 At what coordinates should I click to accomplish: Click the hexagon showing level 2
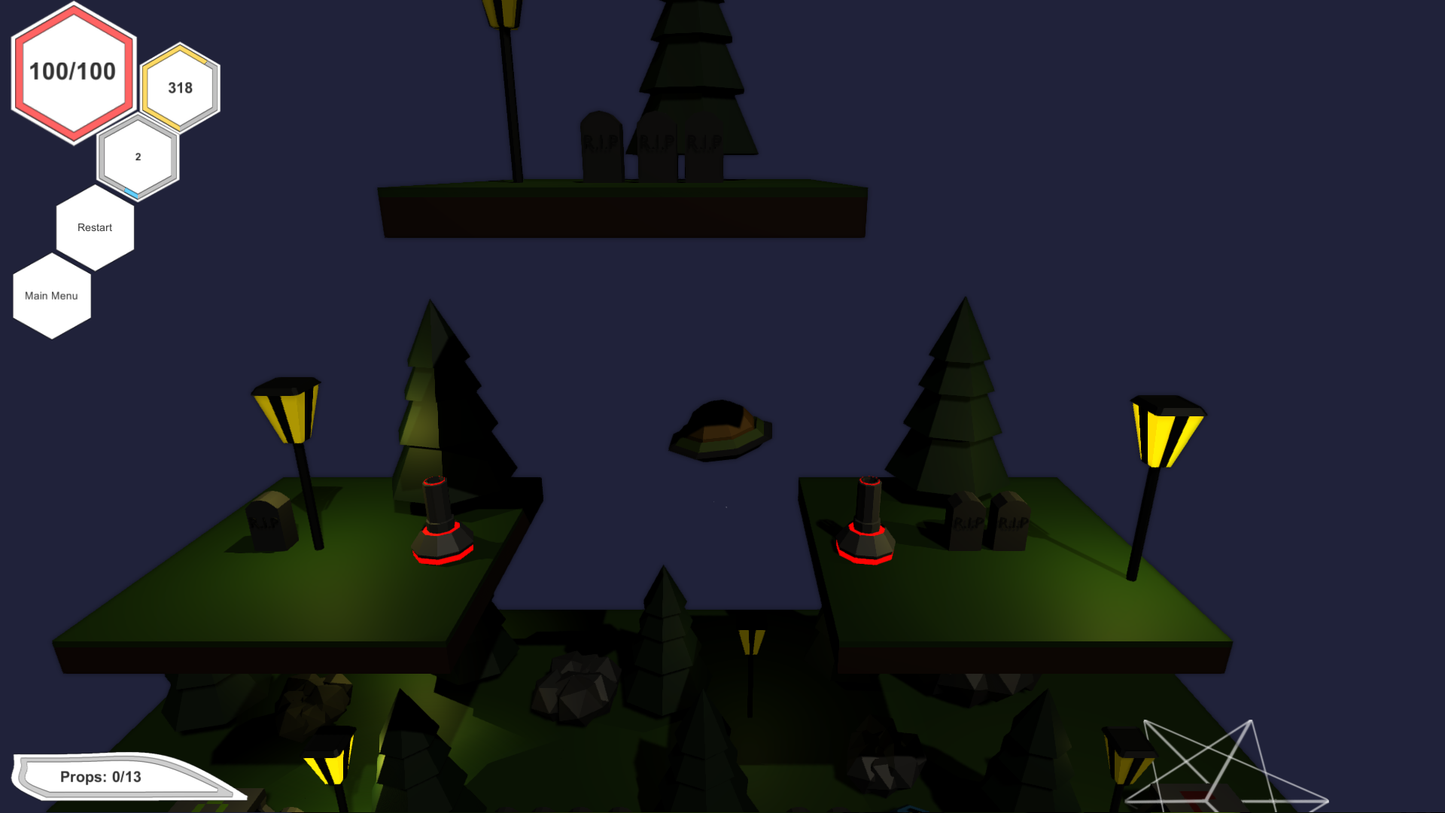pyautogui.click(x=137, y=155)
